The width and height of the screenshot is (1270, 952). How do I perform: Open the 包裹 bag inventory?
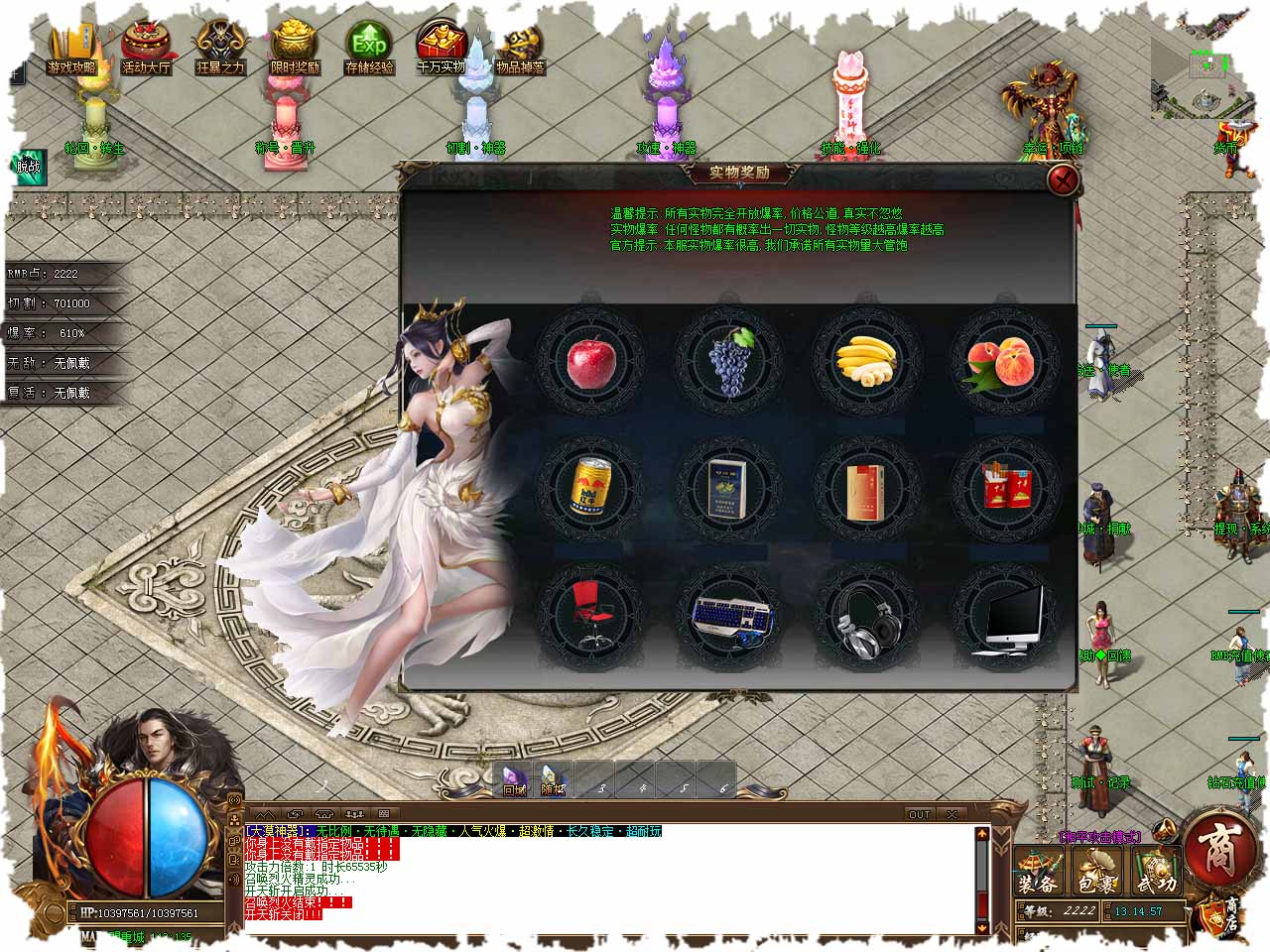pyautogui.click(x=1097, y=874)
